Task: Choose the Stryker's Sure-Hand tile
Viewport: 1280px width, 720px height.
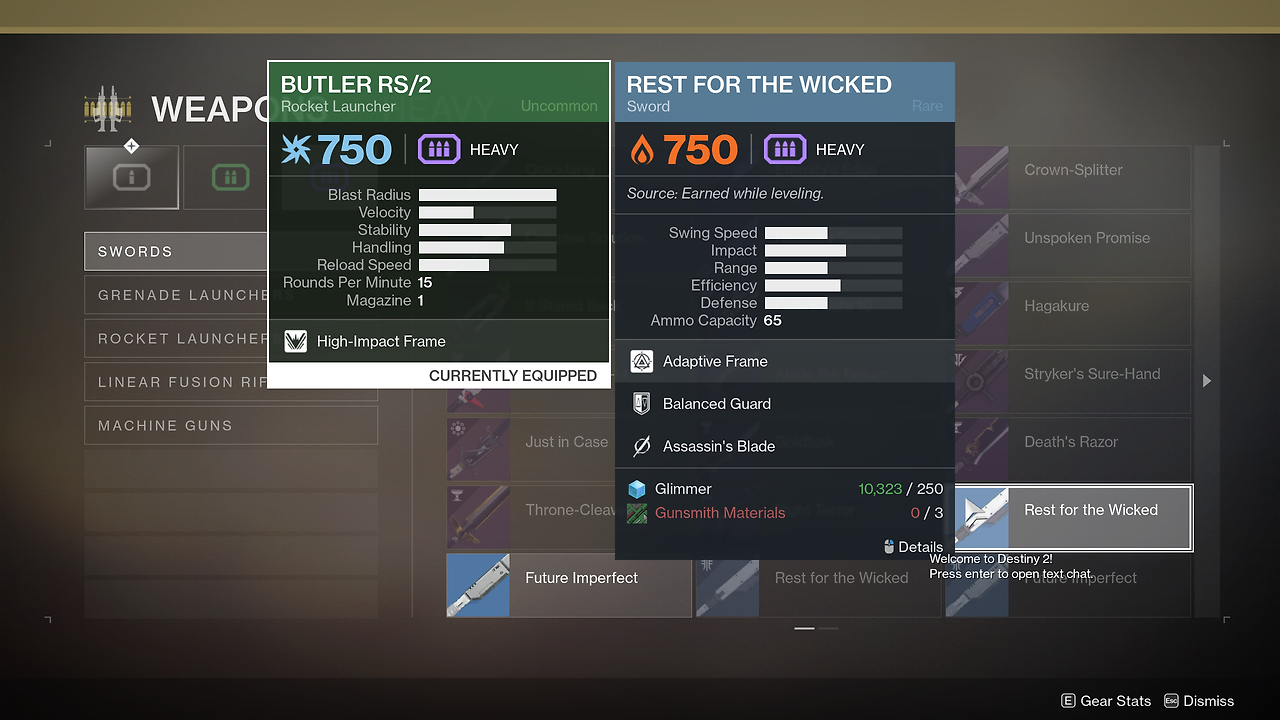Action: click(x=1072, y=382)
